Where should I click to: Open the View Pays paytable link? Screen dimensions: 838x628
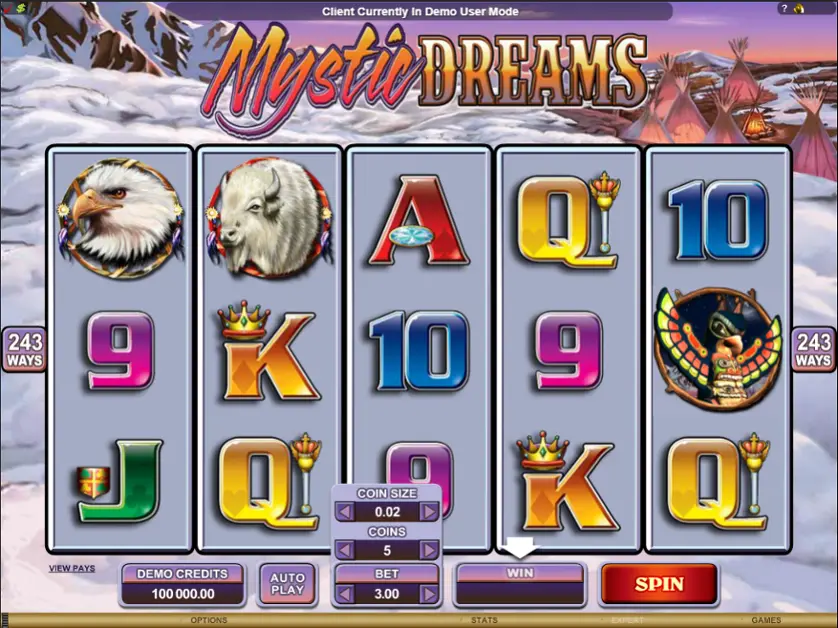[72, 568]
